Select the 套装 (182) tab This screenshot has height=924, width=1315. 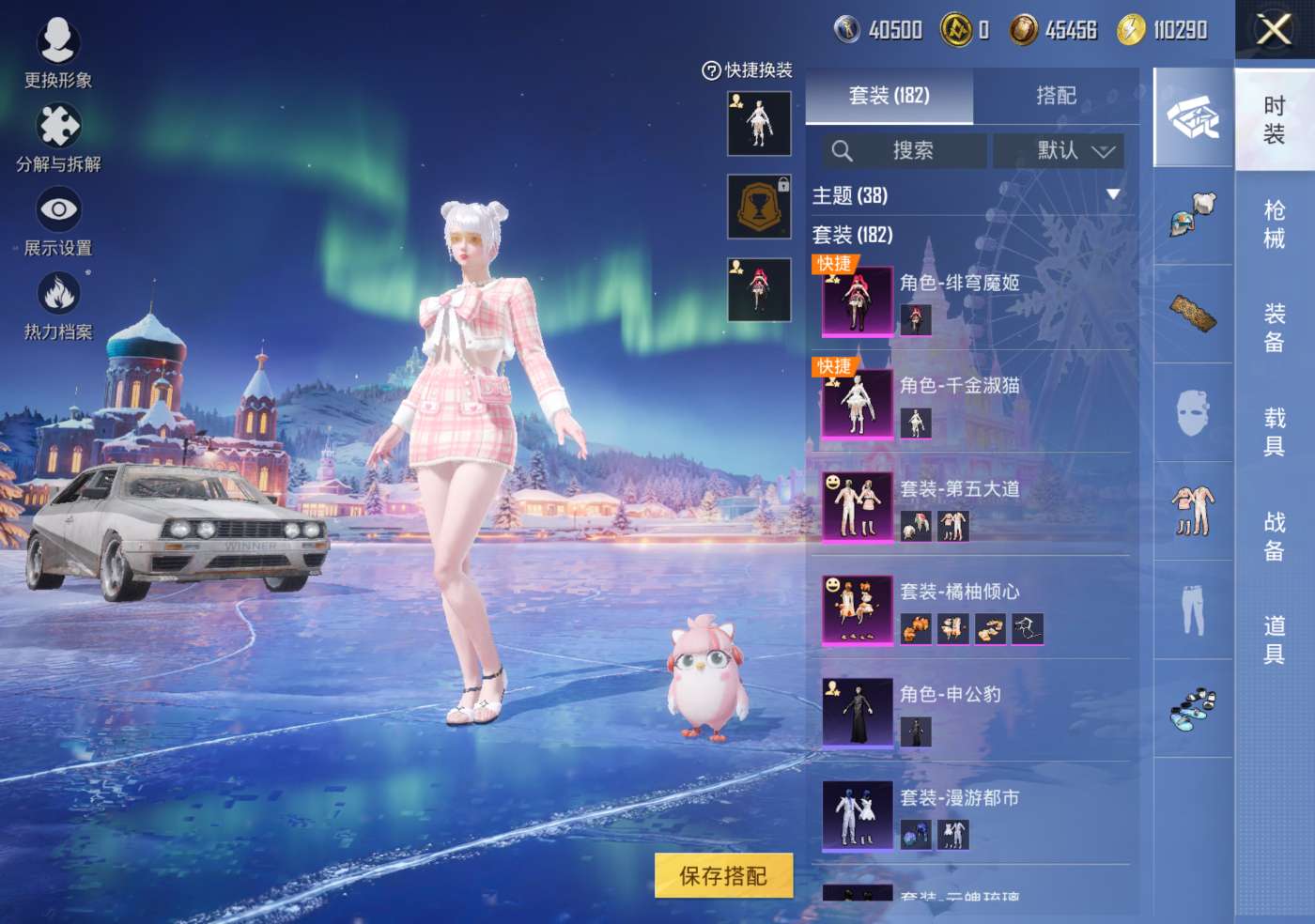pyautogui.click(x=889, y=96)
